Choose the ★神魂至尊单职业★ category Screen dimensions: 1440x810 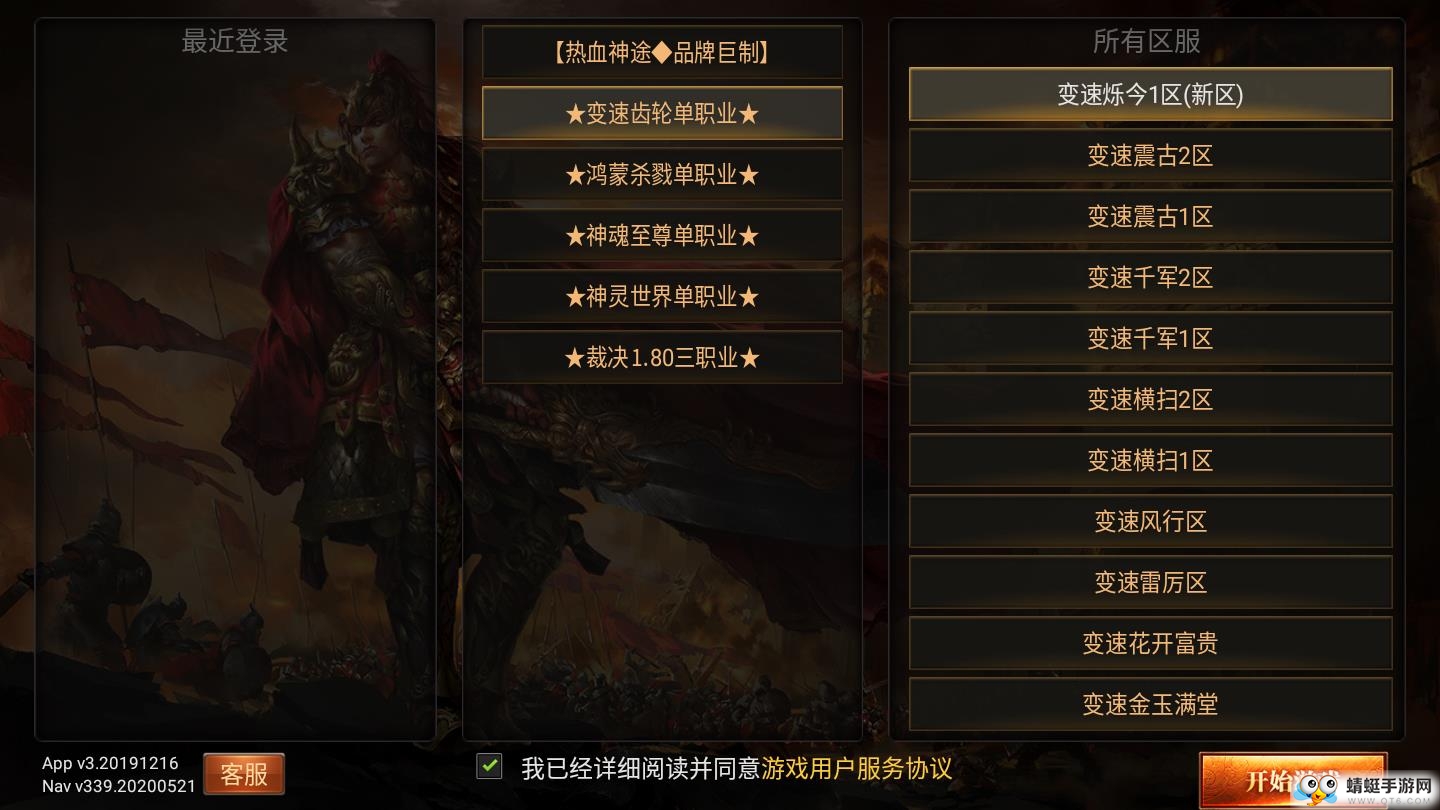(662, 235)
